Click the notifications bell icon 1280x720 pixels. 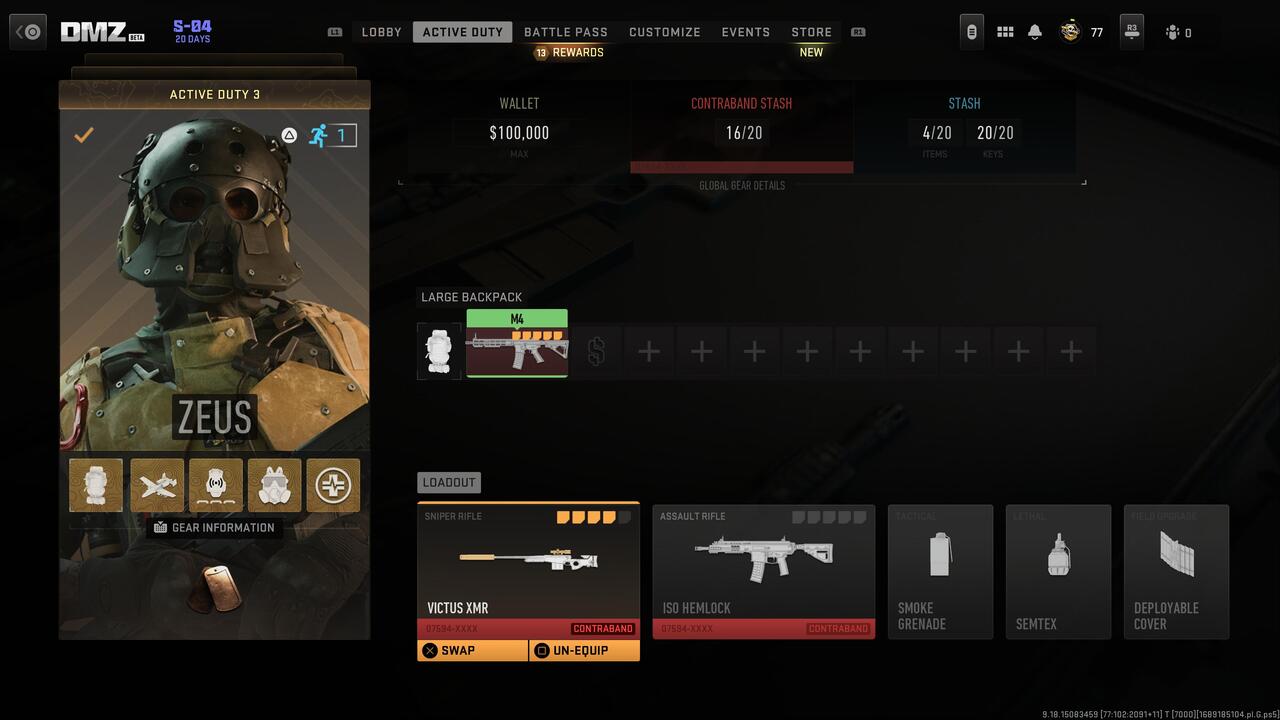click(1034, 31)
